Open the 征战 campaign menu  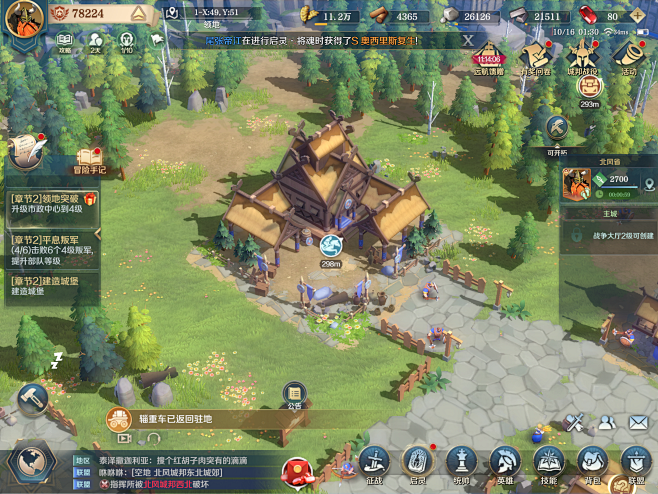coord(375,463)
